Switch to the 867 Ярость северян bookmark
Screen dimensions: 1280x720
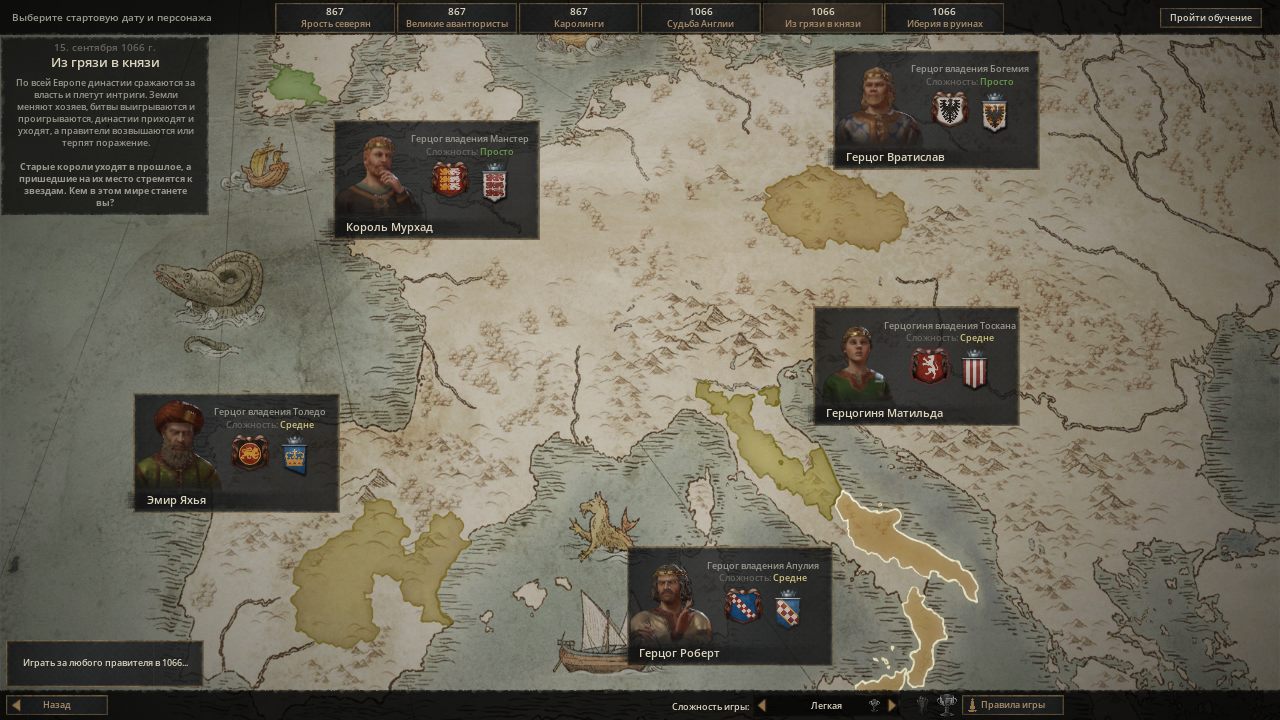tap(333, 17)
